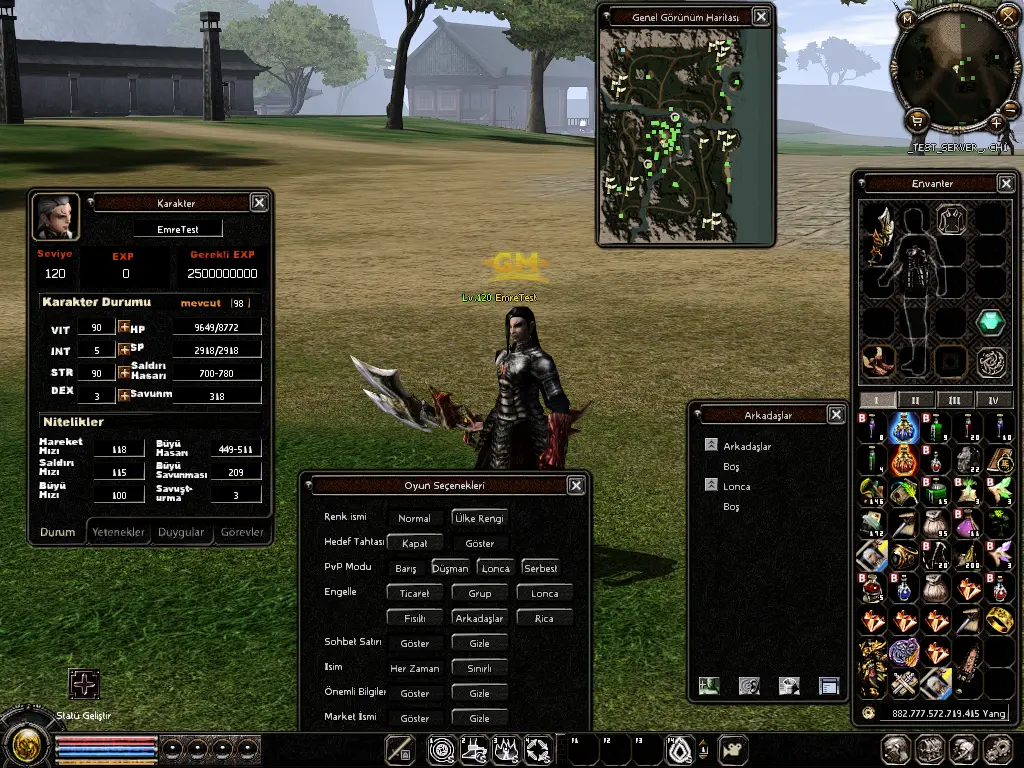
Task: Switch to the Yetenekler tab
Action: point(119,533)
